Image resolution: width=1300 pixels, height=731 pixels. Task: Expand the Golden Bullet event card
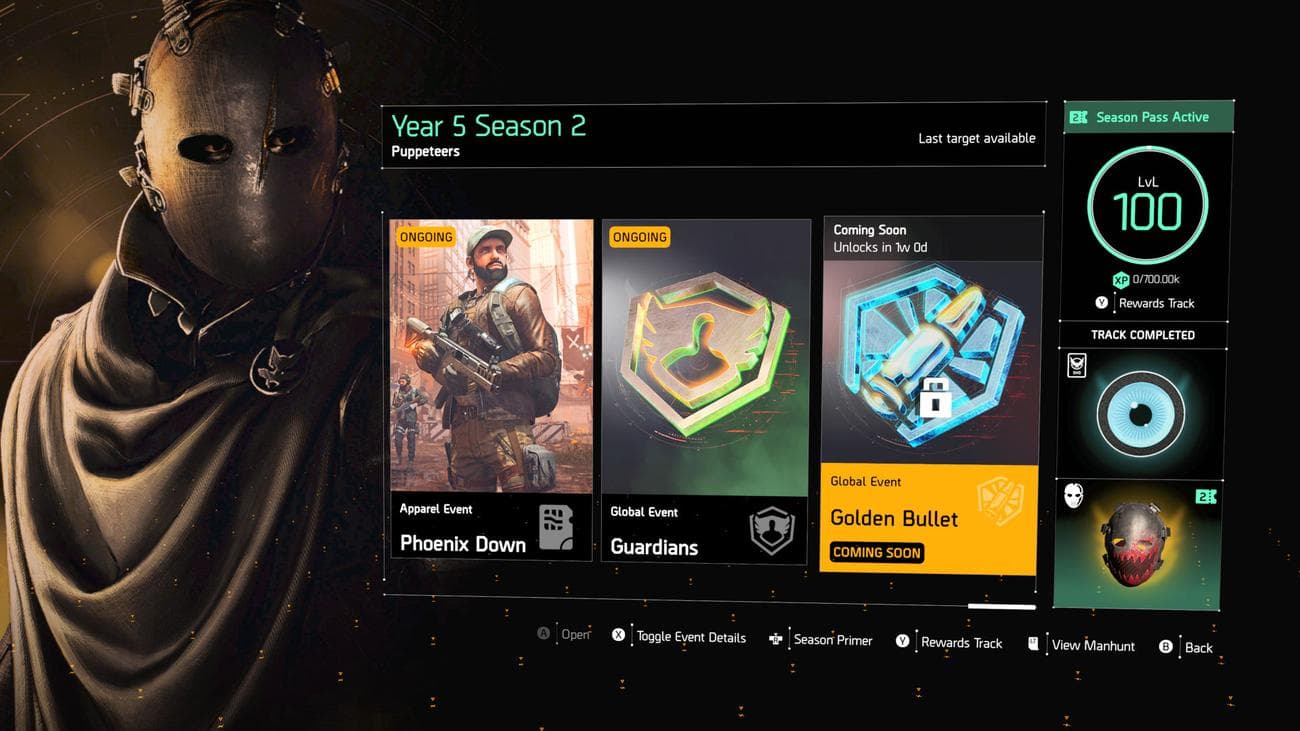[930, 395]
